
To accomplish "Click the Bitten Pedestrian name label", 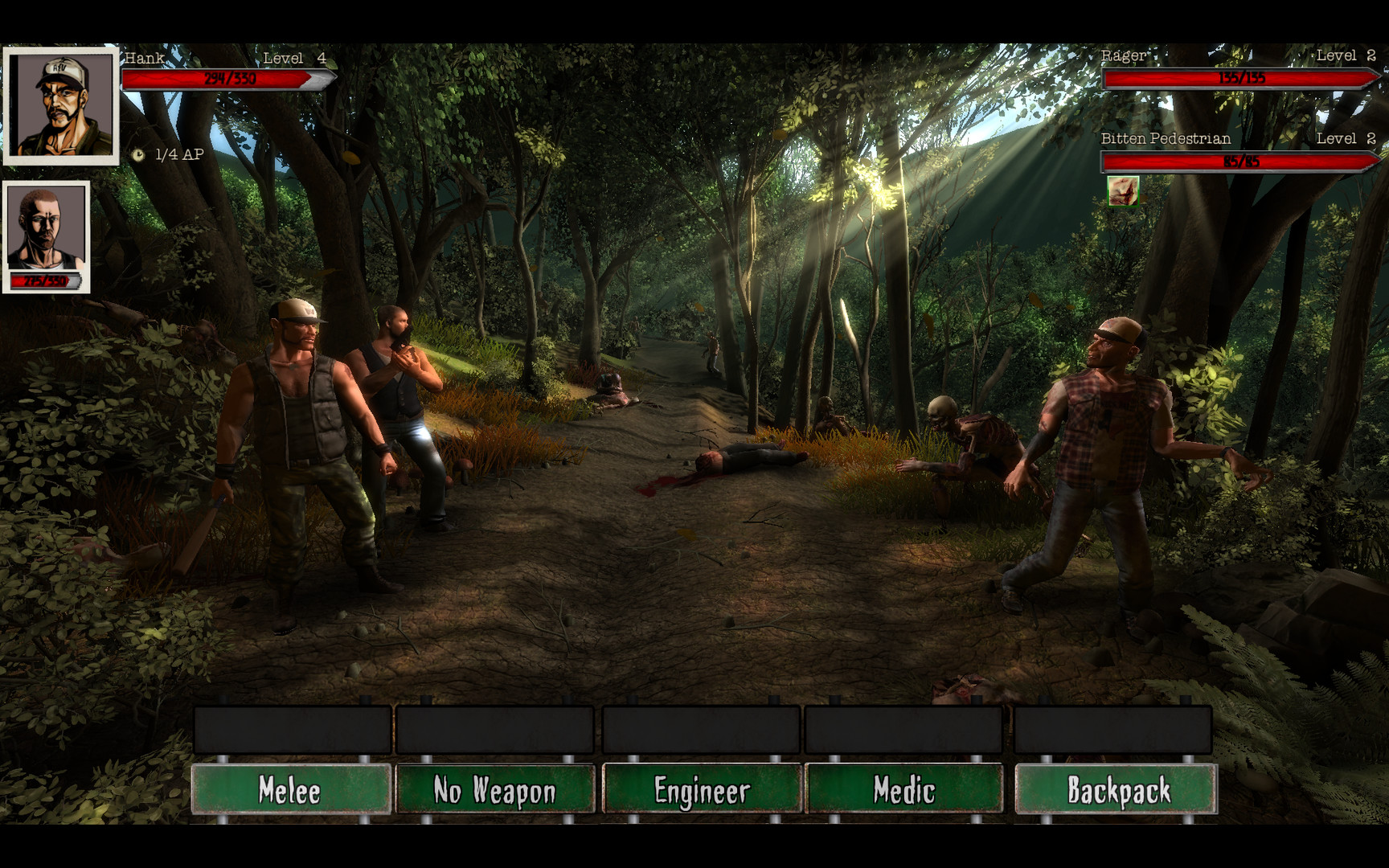I will [1165, 138].
